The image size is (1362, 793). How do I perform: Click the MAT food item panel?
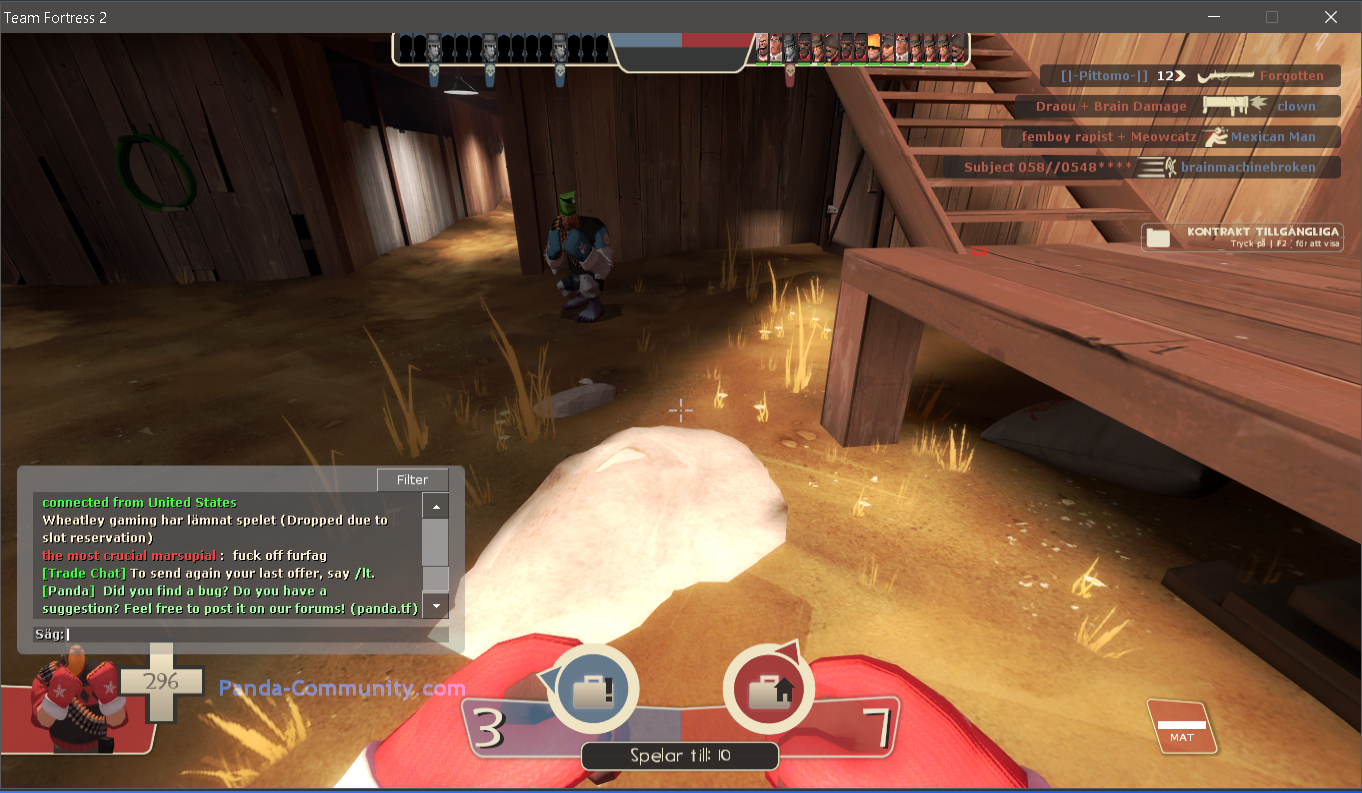1182,728
